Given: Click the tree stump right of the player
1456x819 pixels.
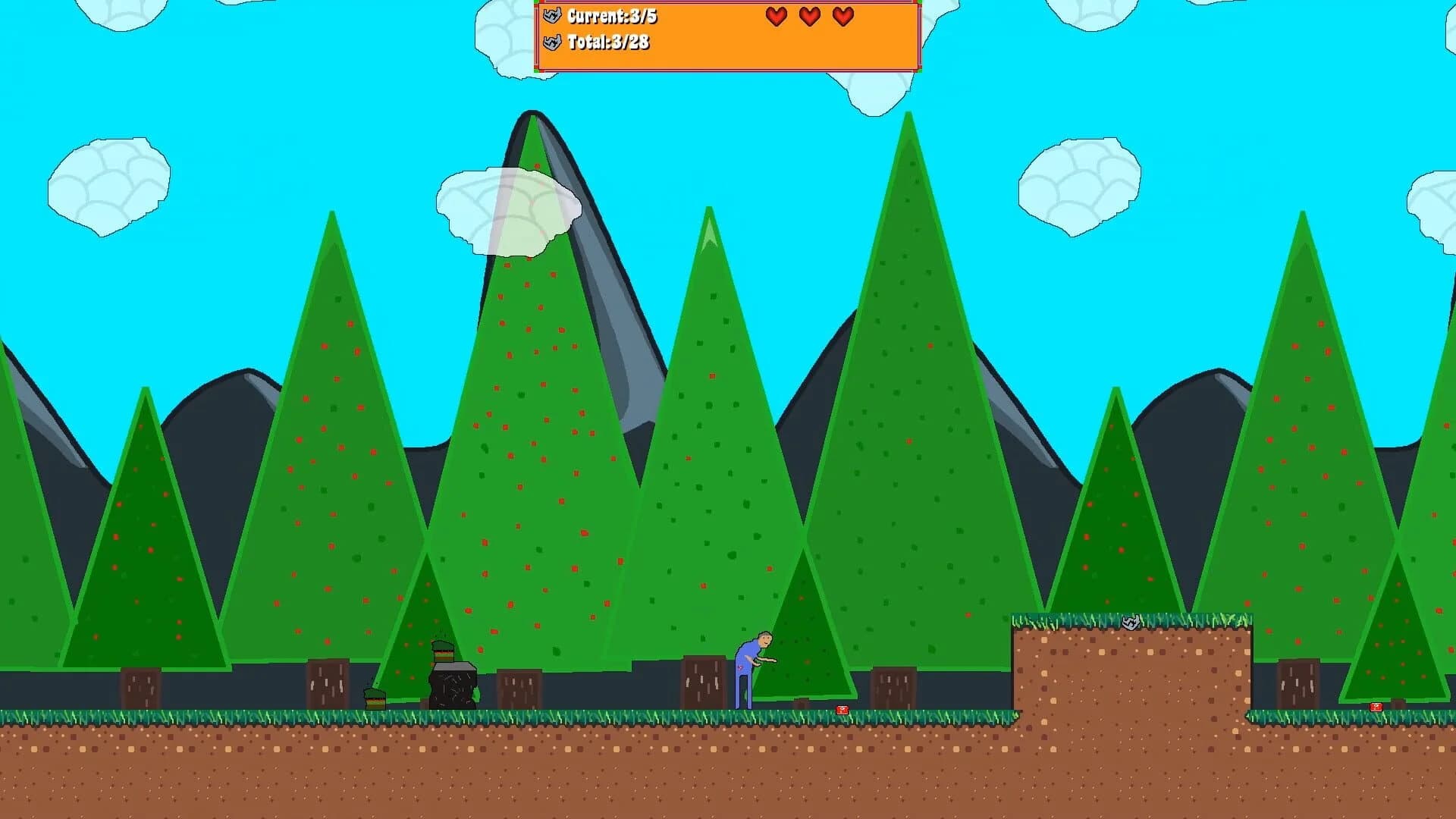Looking at the screenshot, I should [x=895, y=686].
